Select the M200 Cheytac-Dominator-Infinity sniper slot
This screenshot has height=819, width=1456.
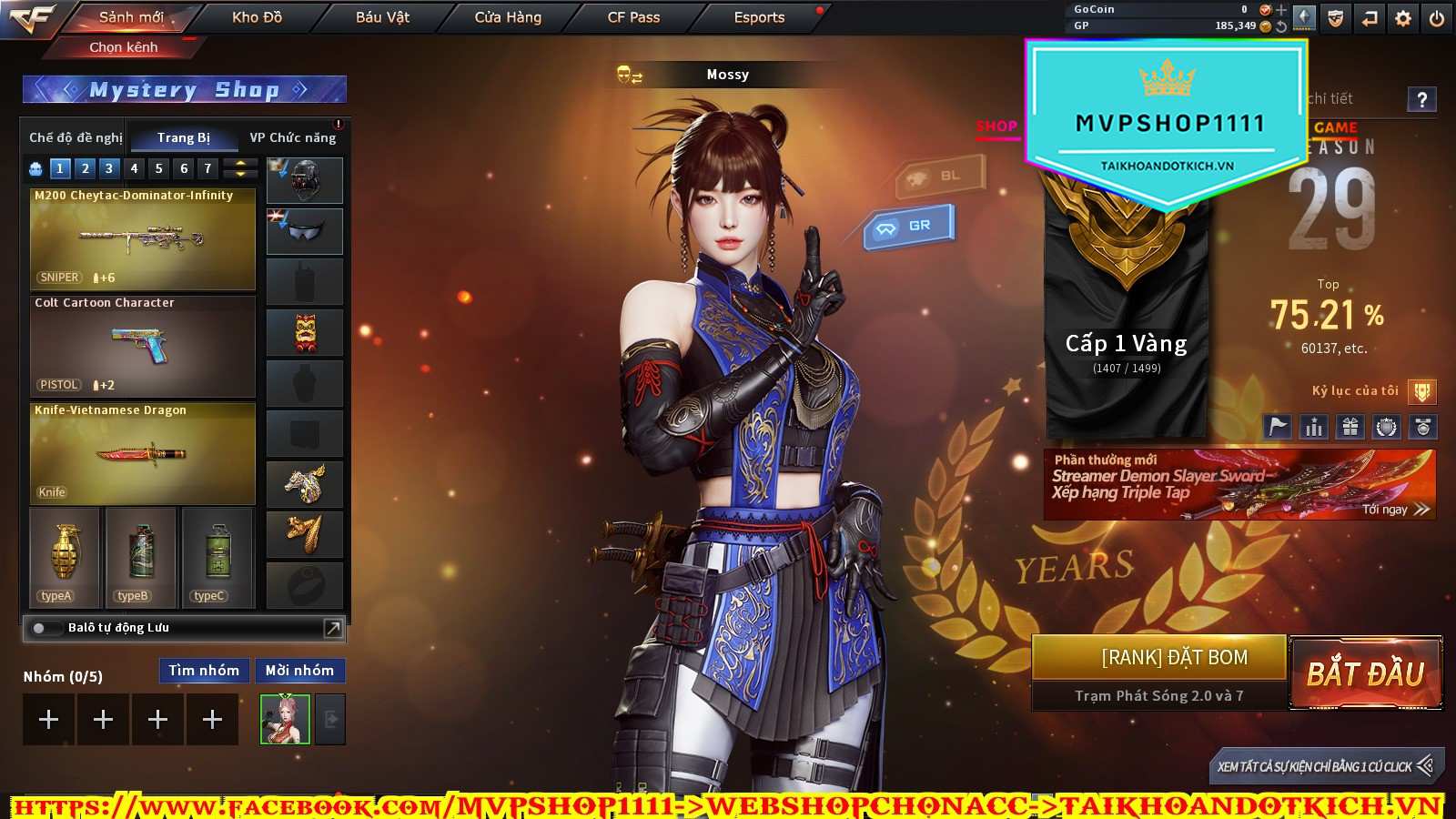tap(143, 238)
